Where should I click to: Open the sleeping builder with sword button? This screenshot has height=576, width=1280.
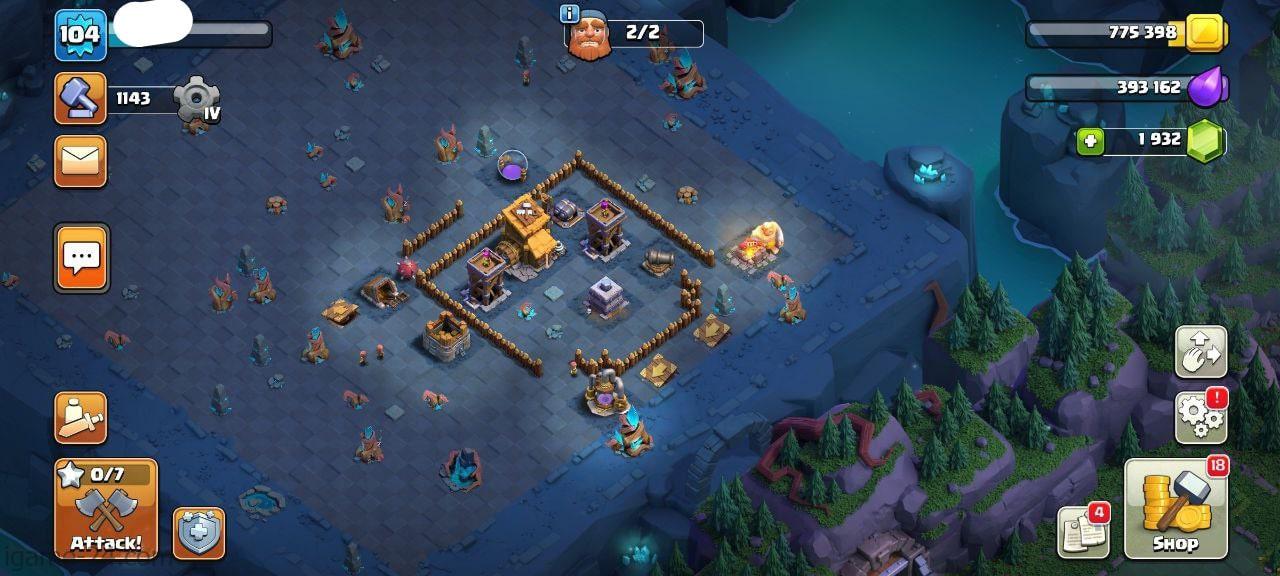point(81,417)
